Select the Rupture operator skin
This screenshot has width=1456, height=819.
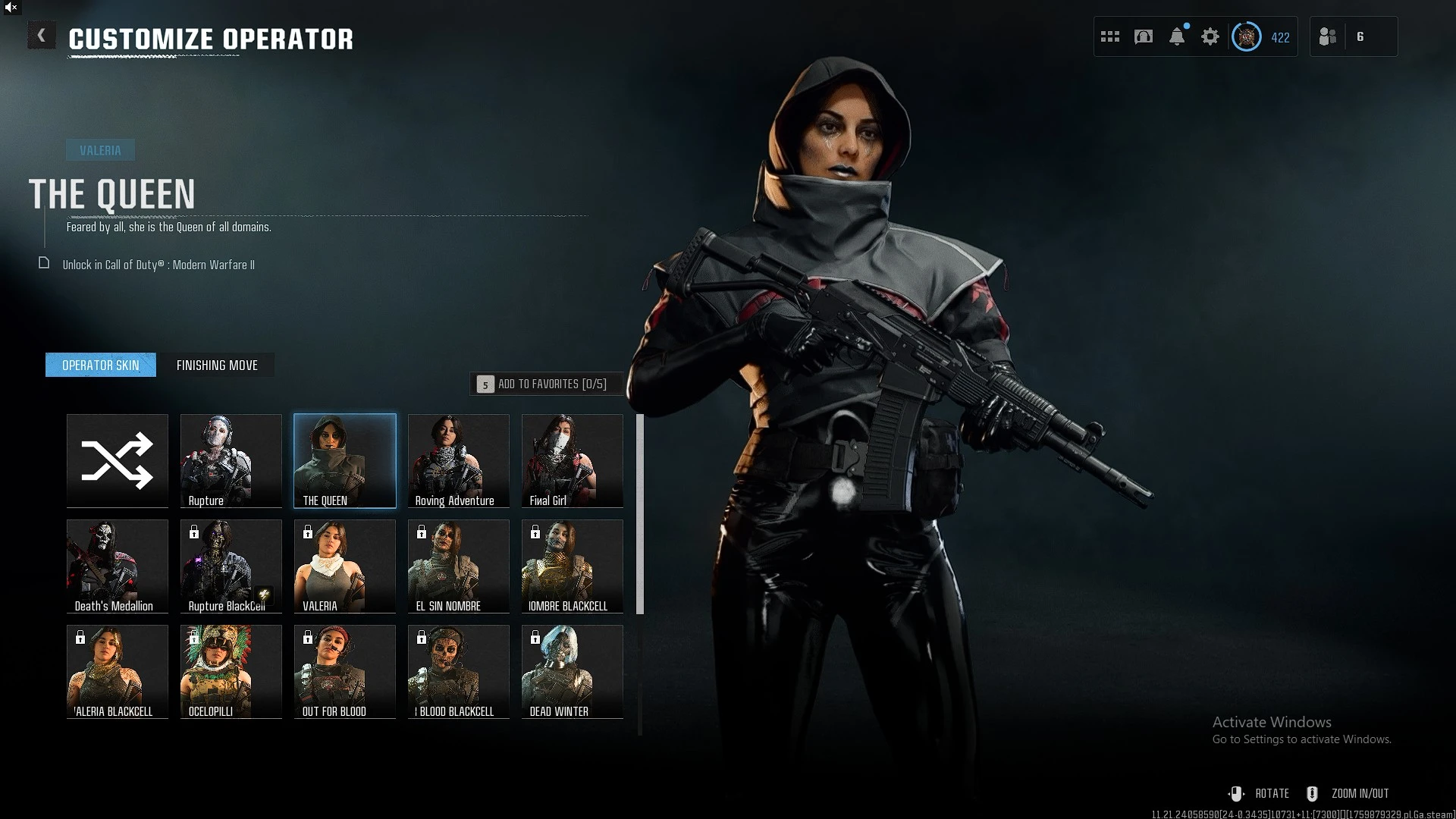(x=231, y=460)
